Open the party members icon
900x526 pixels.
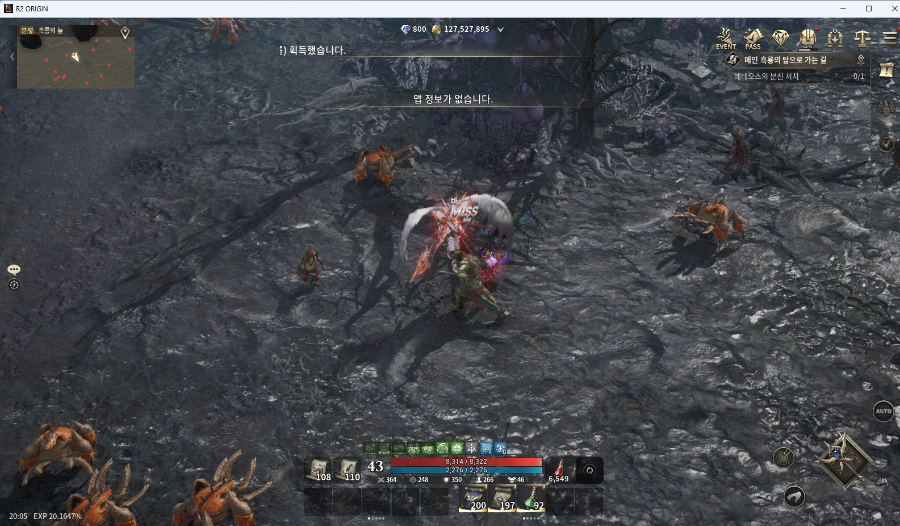coord(886,107)
